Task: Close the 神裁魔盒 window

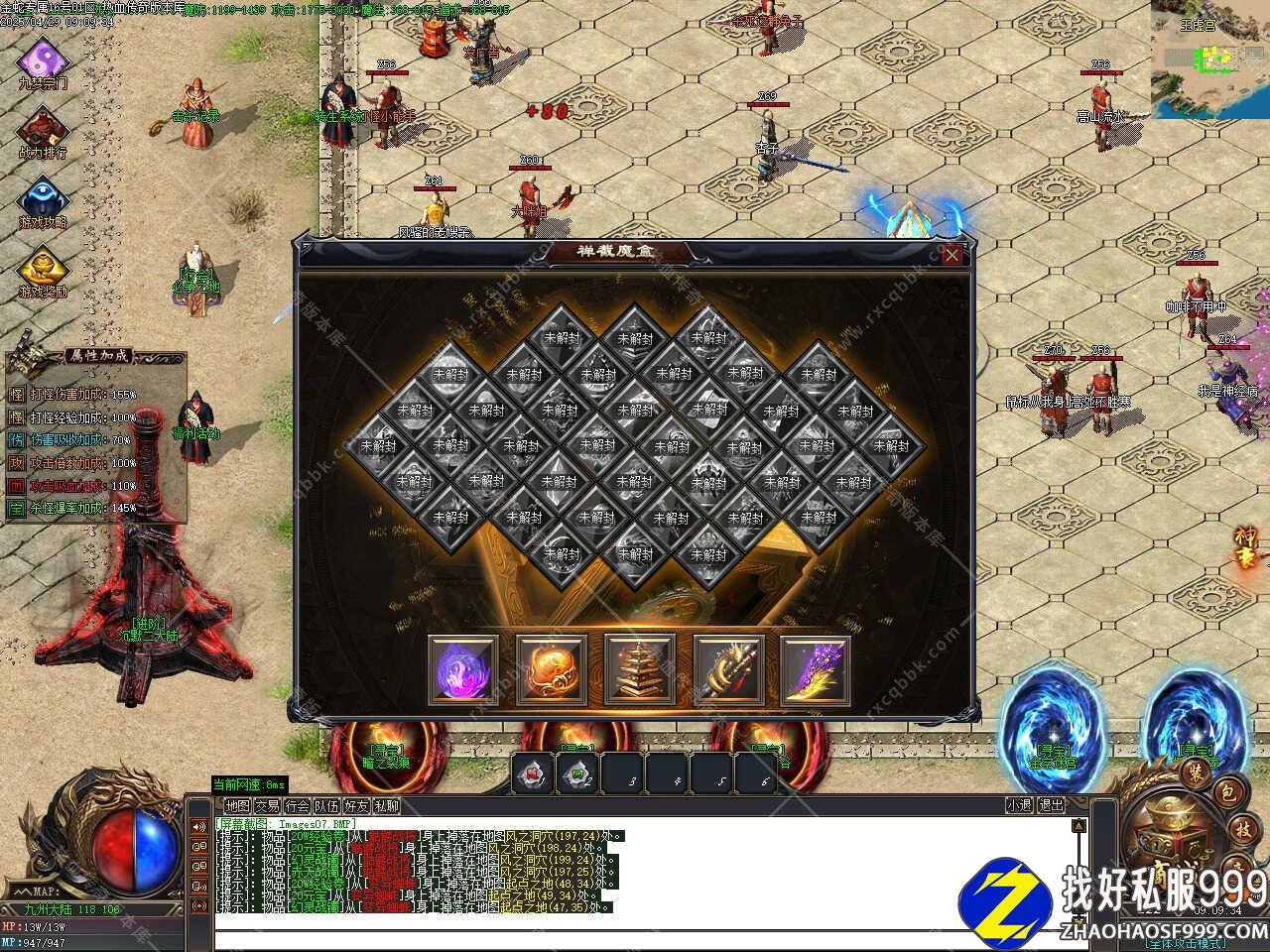Action: click(952, 256)
